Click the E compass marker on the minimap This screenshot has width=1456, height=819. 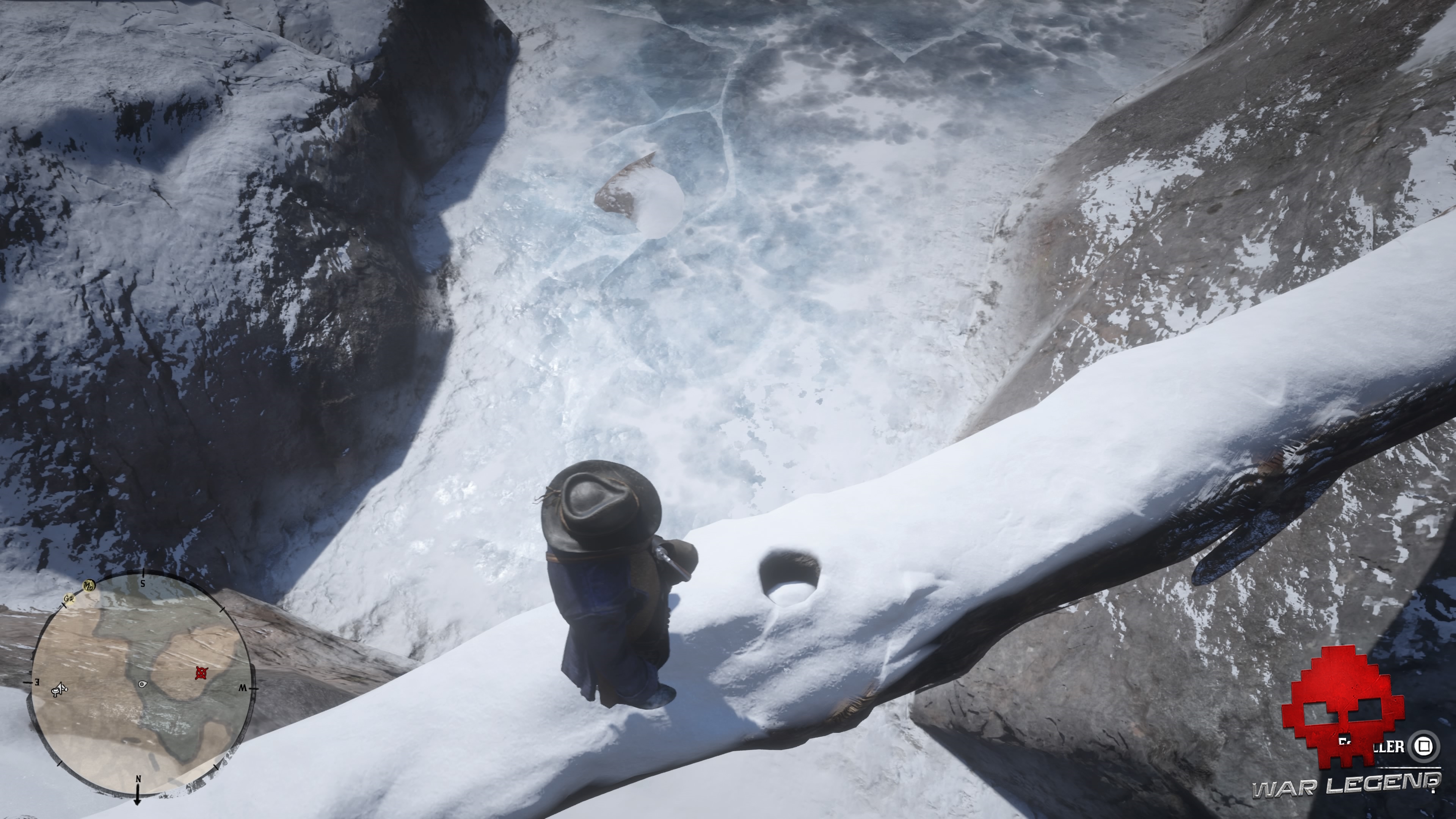coord(37,683)
